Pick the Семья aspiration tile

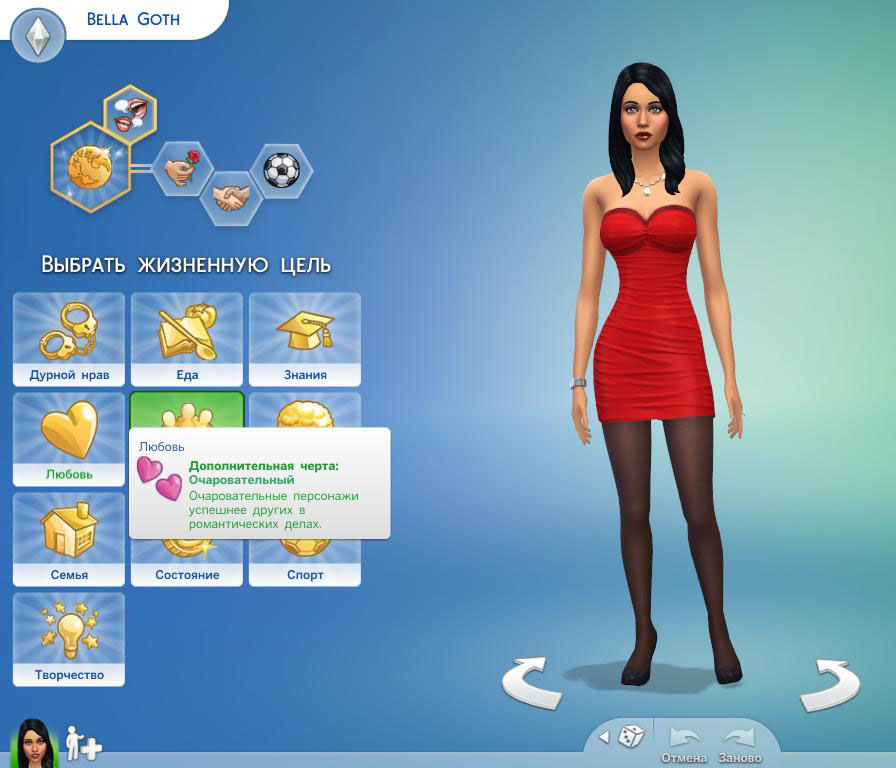pyautogui.click(x=69, y=539)
